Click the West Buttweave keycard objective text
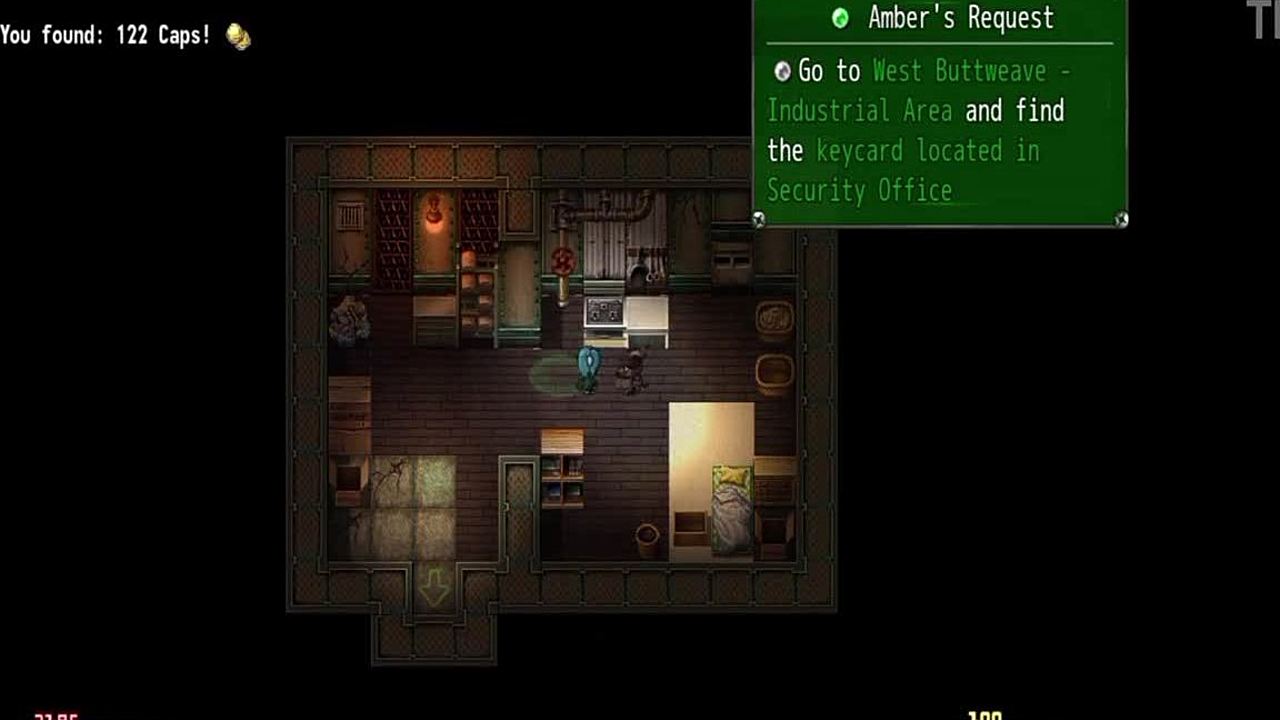This screenshot has height=720, width=1280. [x=917, y=130]
